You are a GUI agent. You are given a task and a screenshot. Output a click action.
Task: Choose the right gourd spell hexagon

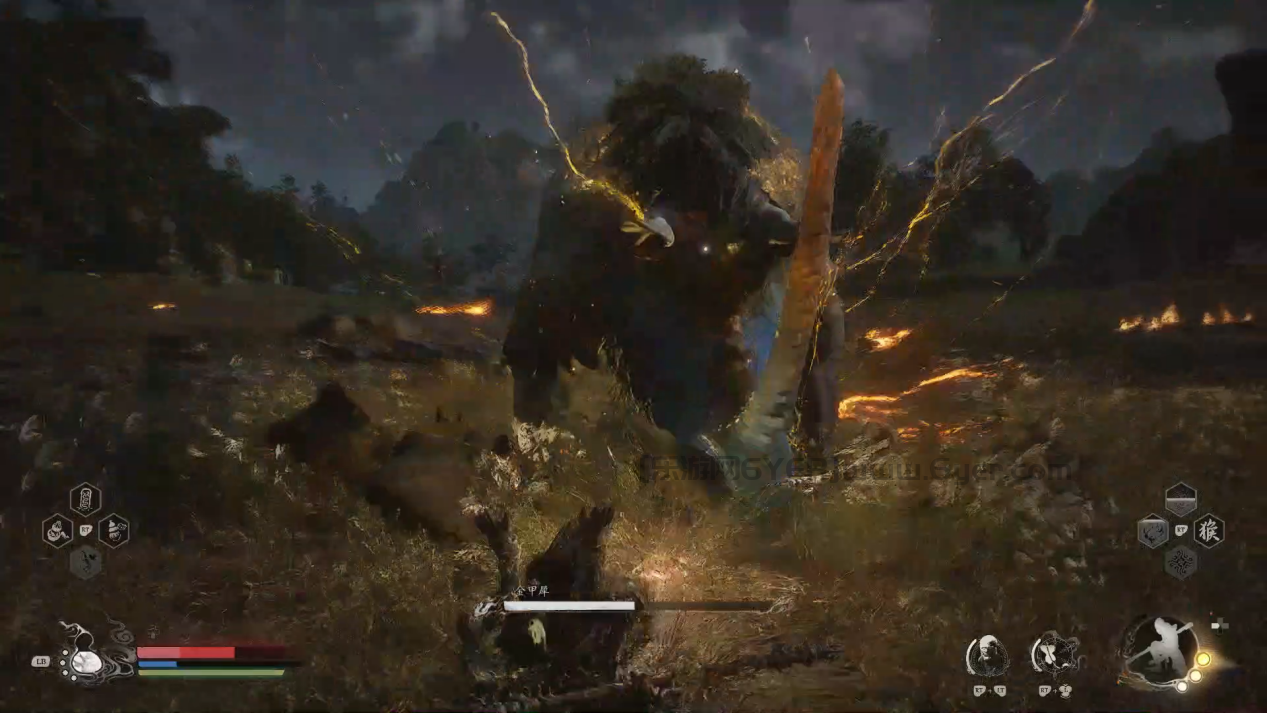coord(113,530)
